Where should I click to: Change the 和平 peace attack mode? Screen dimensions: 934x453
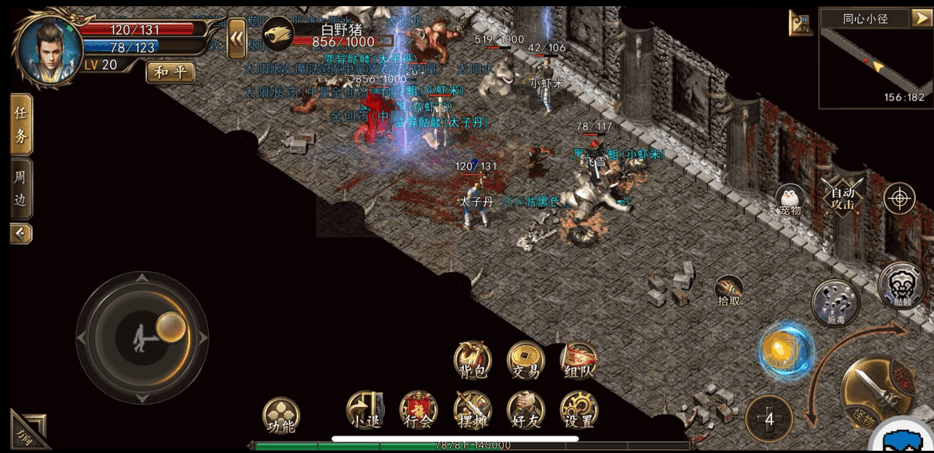pos(170,72)
